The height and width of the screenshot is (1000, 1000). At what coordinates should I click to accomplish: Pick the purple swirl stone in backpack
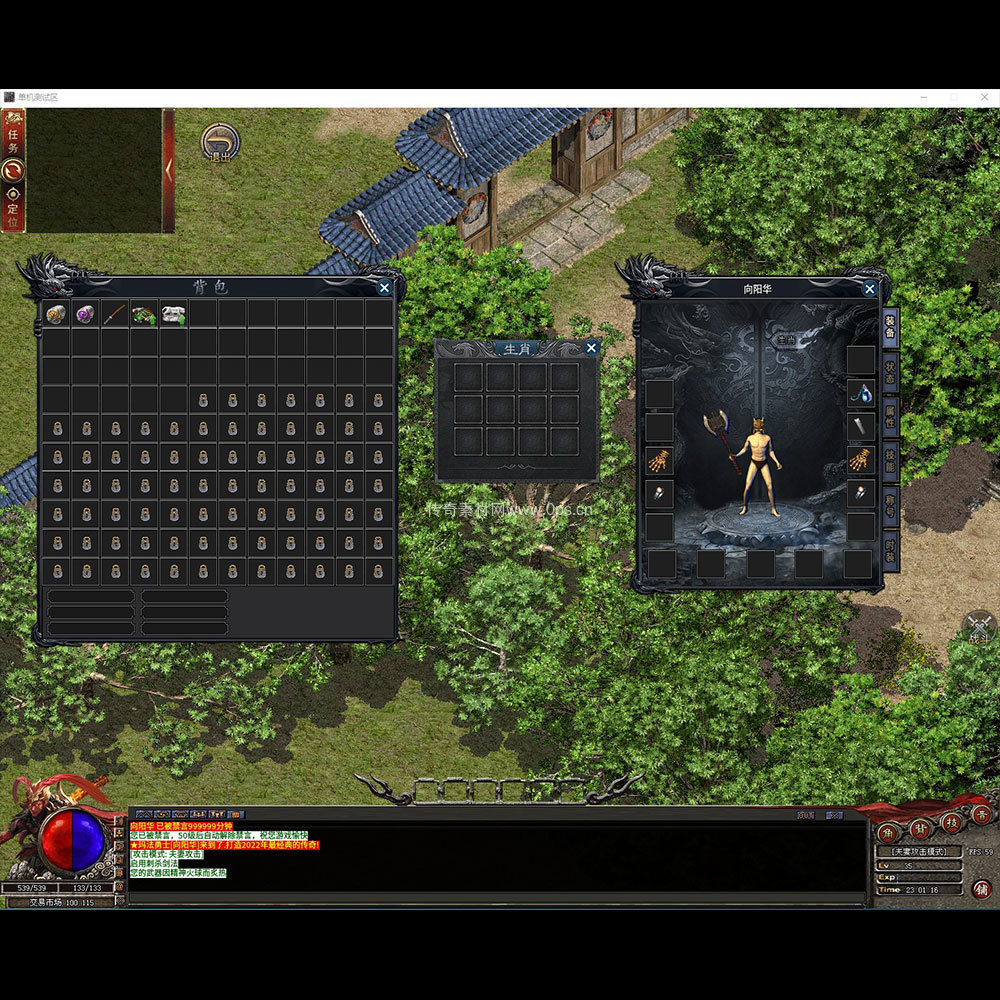pos(86,314)
